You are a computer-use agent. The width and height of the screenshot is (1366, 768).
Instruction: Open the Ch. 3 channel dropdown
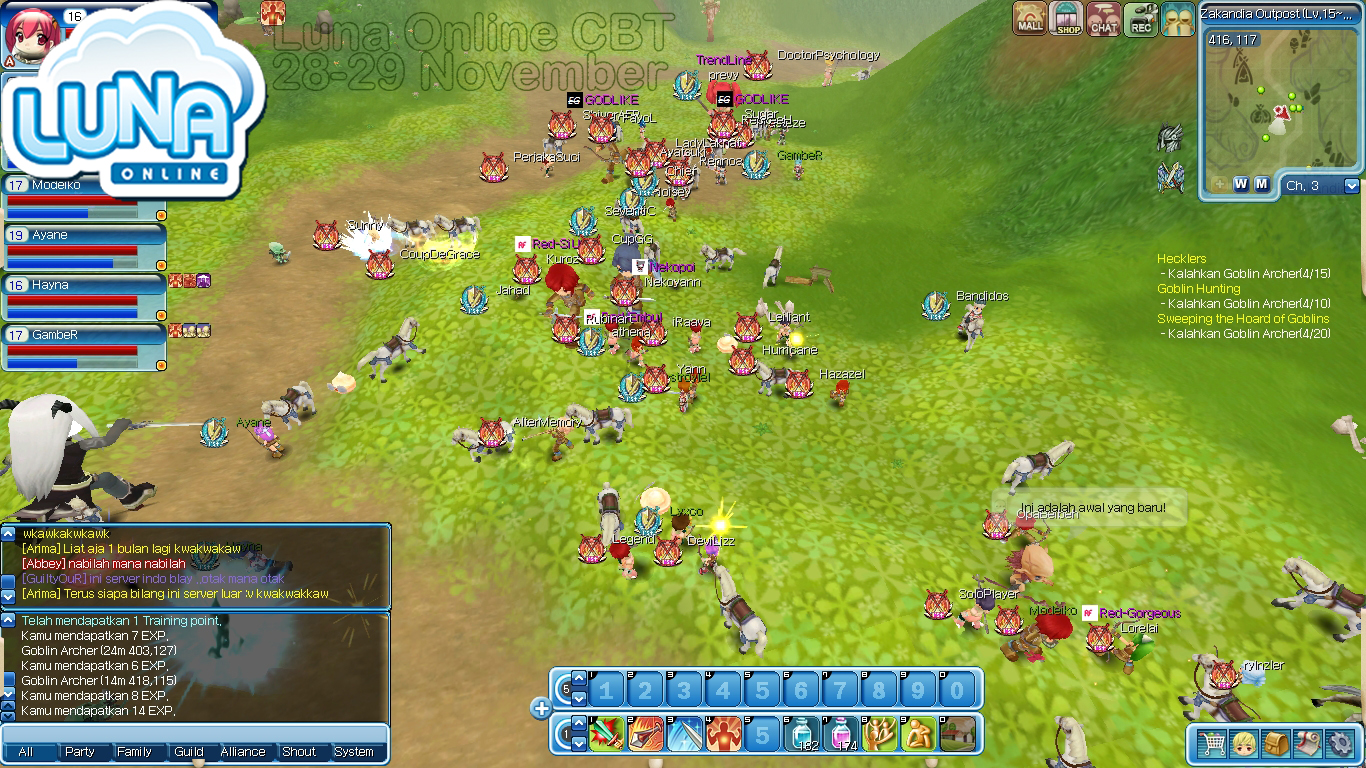click(1351, 184)
